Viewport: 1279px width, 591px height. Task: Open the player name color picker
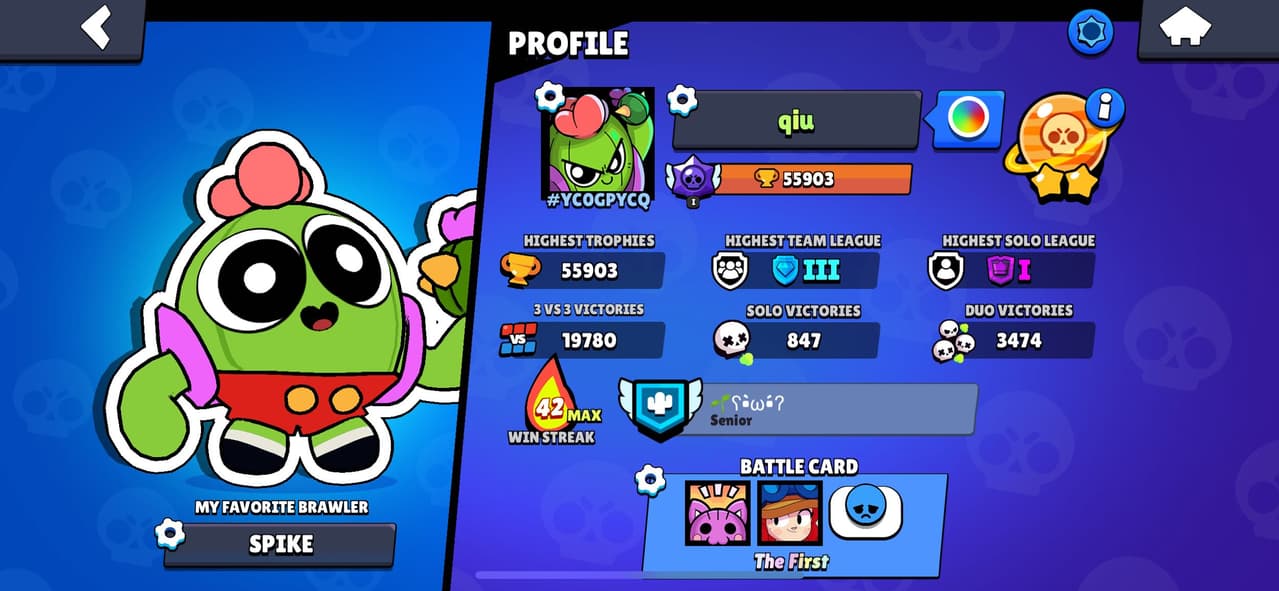(x=968, y=119)
